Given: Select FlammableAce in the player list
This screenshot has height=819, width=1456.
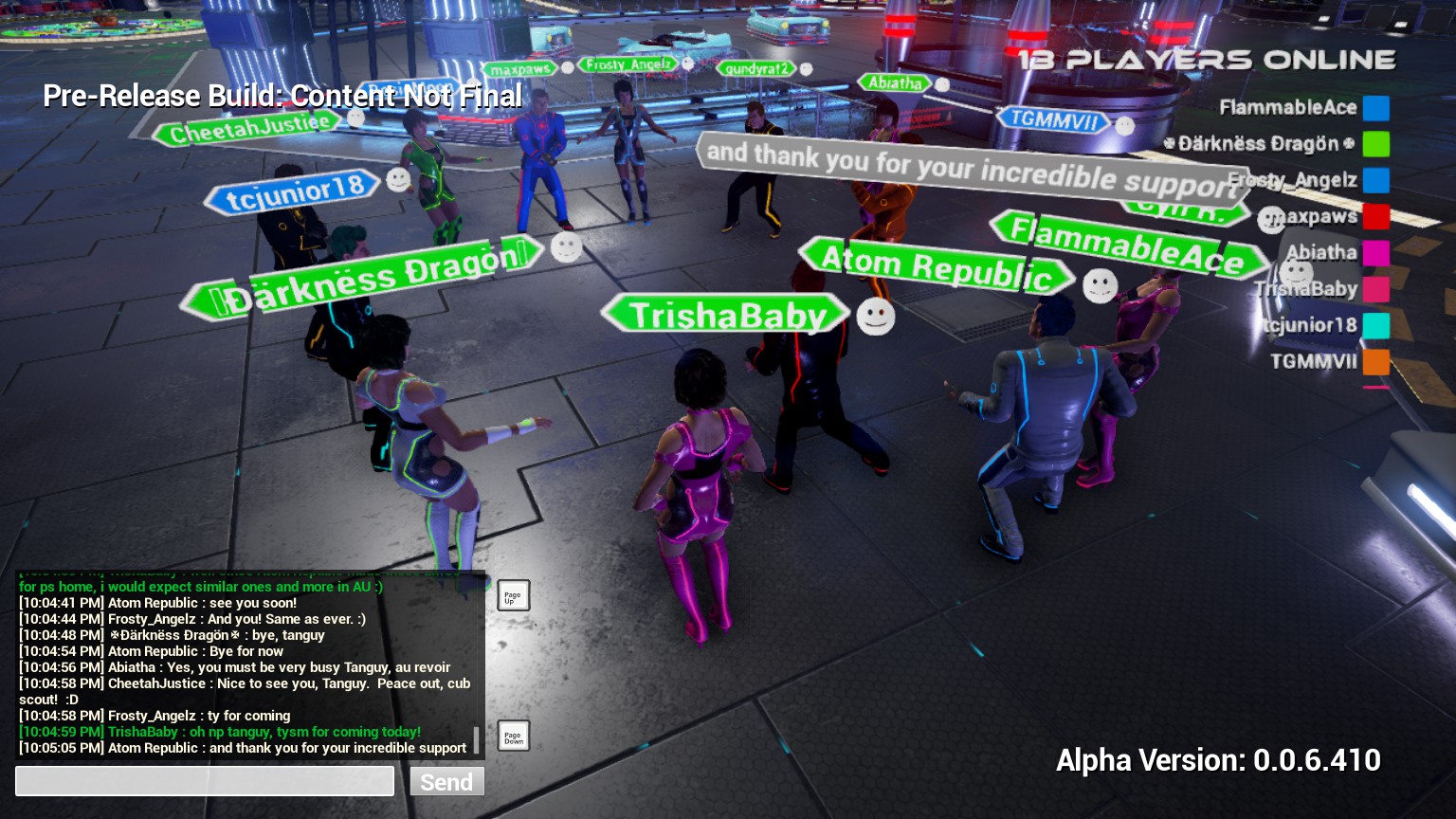Looking at the screenshot, I should pyautogui.click(x=1288, y=108).
